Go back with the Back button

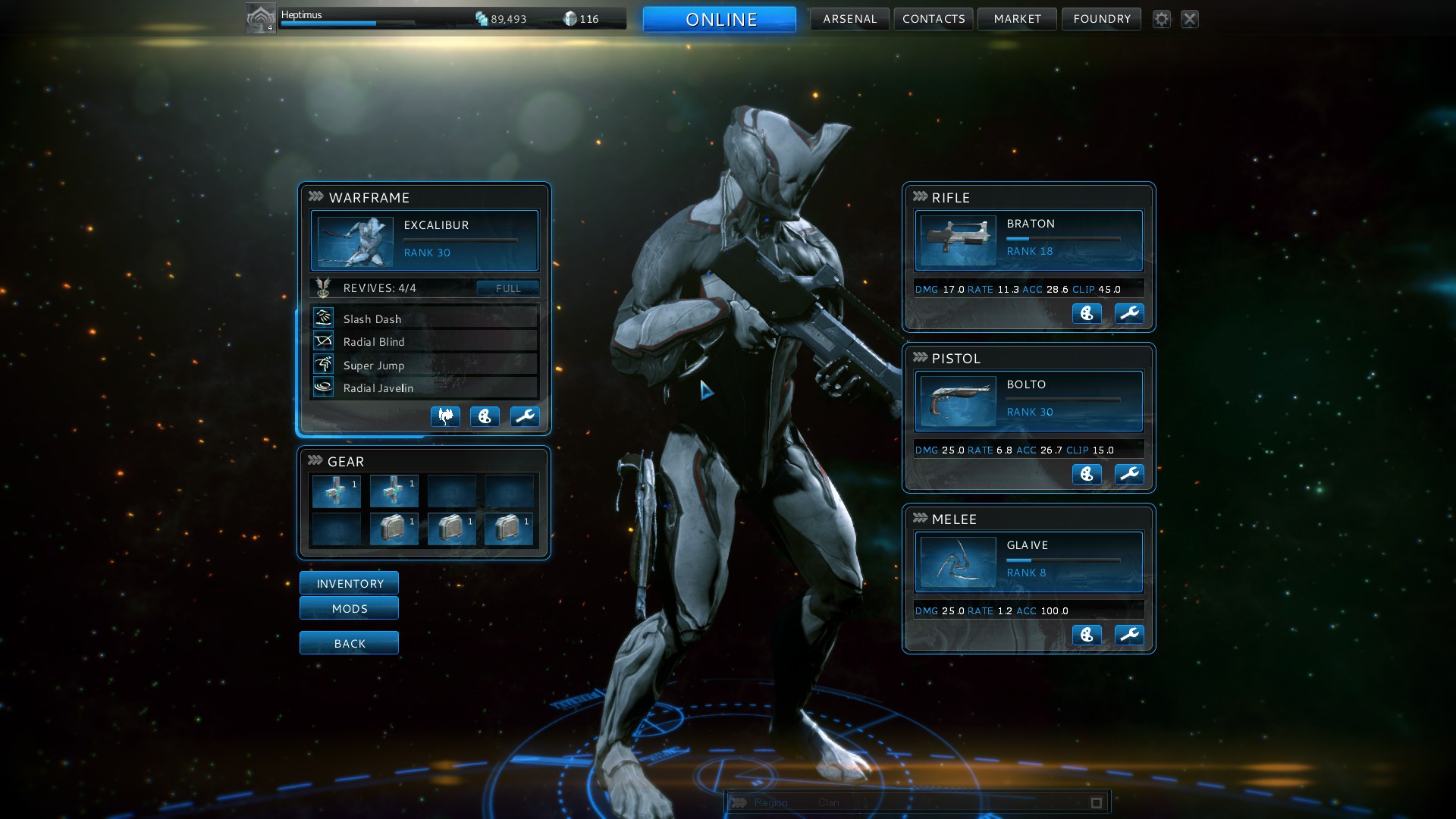coord(349,643)
